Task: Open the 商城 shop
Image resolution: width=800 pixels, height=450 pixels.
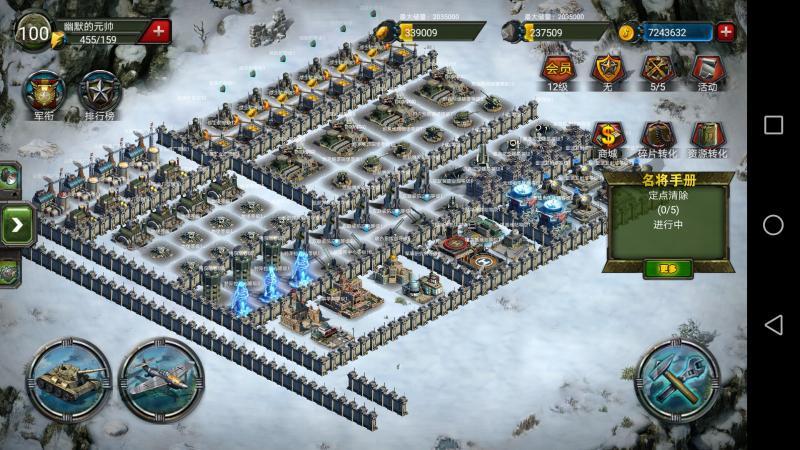Action: 607,136
